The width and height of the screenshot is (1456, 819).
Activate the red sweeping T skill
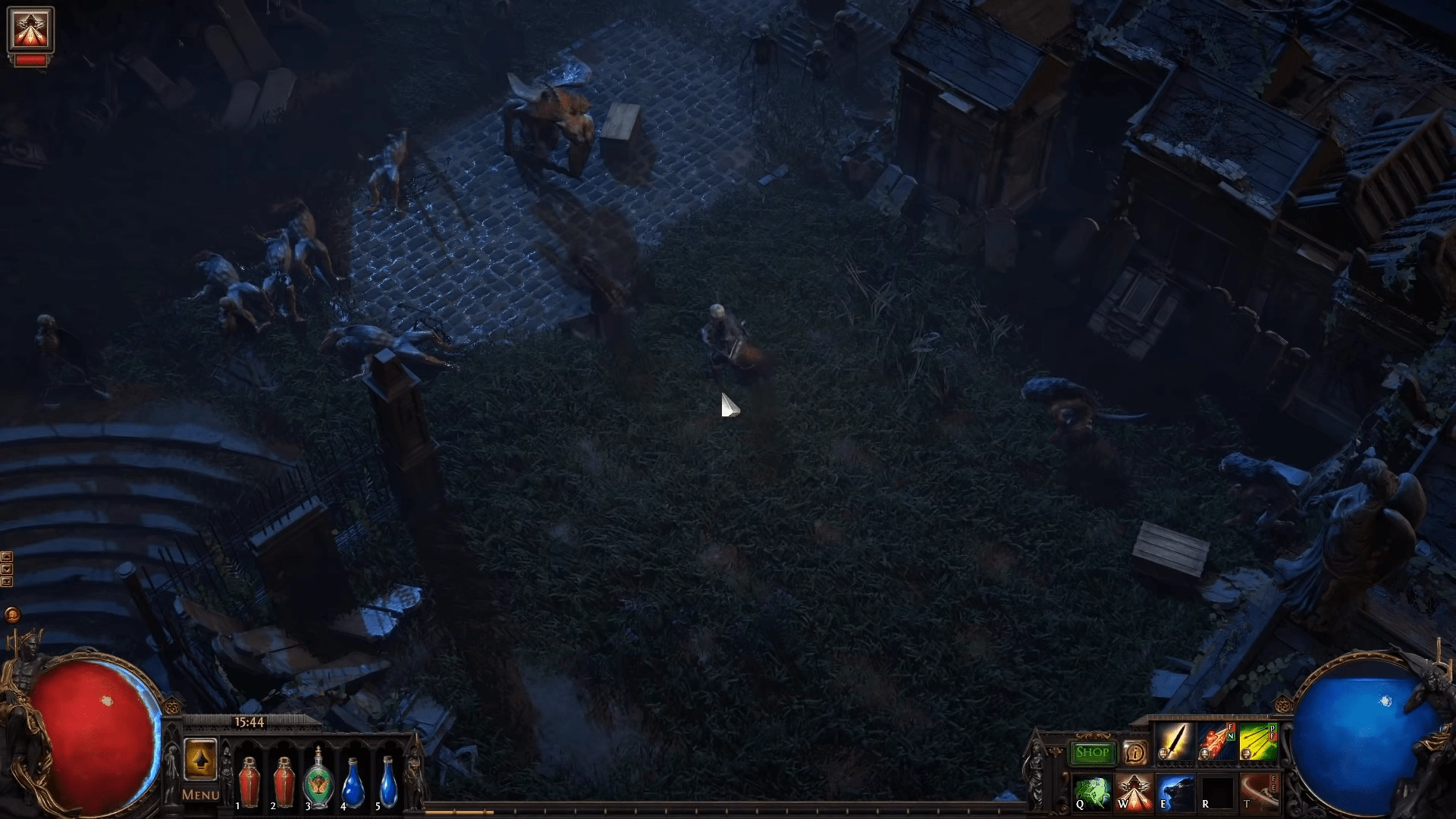[1259, 792]
